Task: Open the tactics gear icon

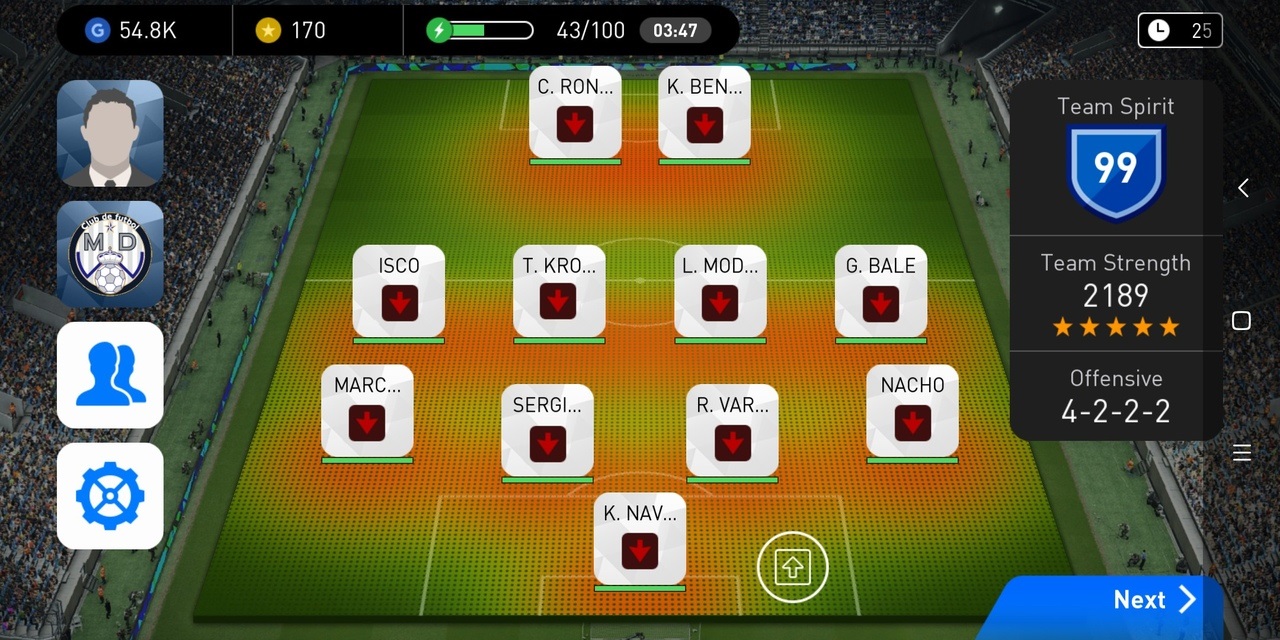Action: click(110, 496)
